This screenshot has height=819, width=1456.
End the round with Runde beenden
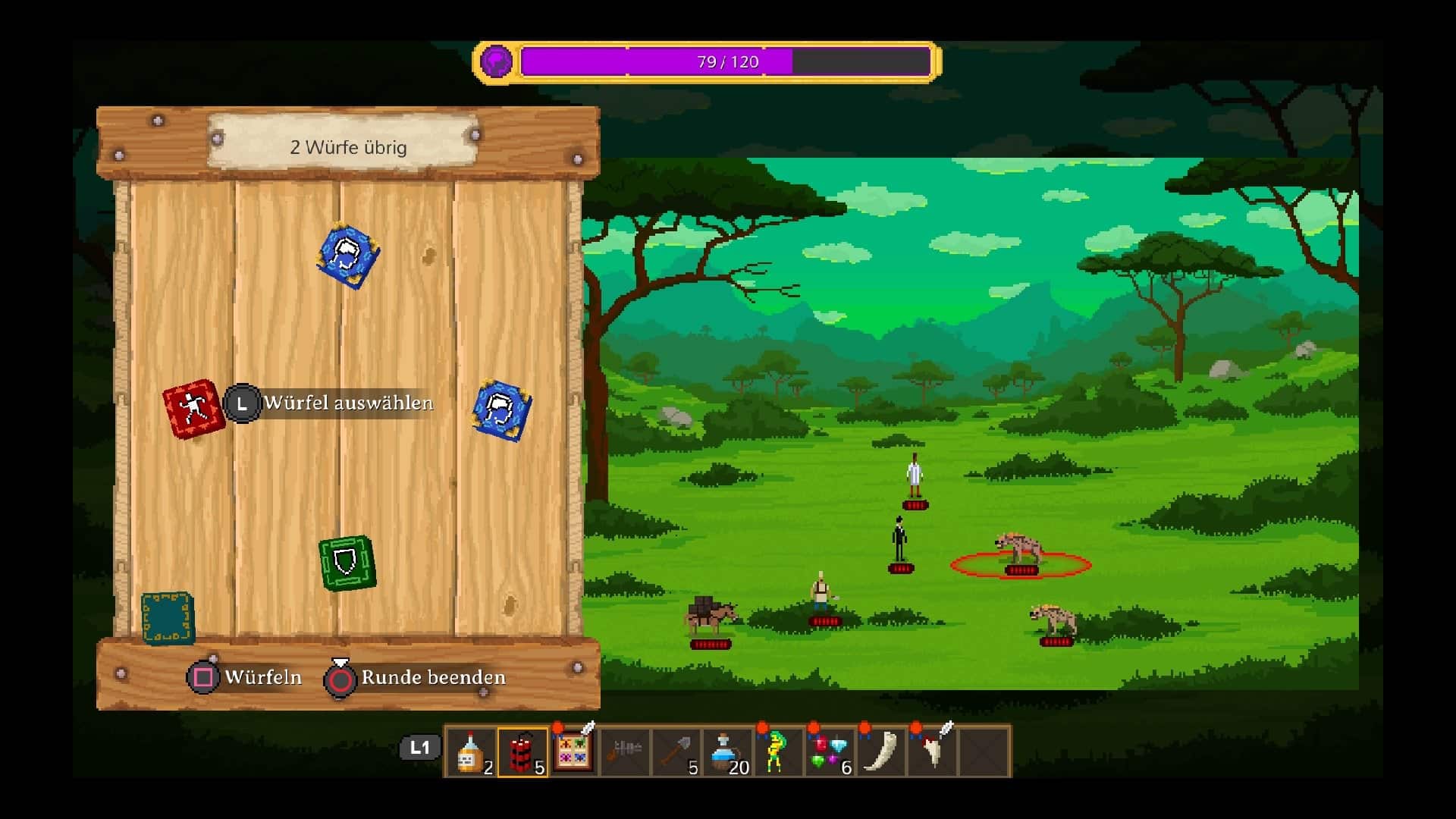[416, 677]
